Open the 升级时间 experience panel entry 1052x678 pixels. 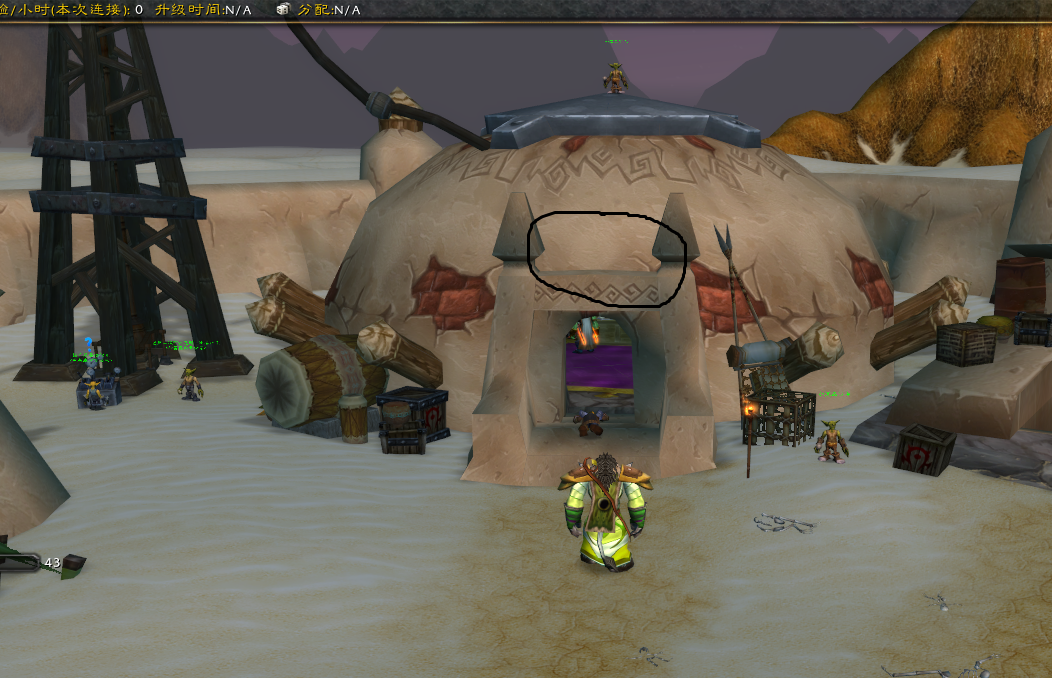pos(203,9)
